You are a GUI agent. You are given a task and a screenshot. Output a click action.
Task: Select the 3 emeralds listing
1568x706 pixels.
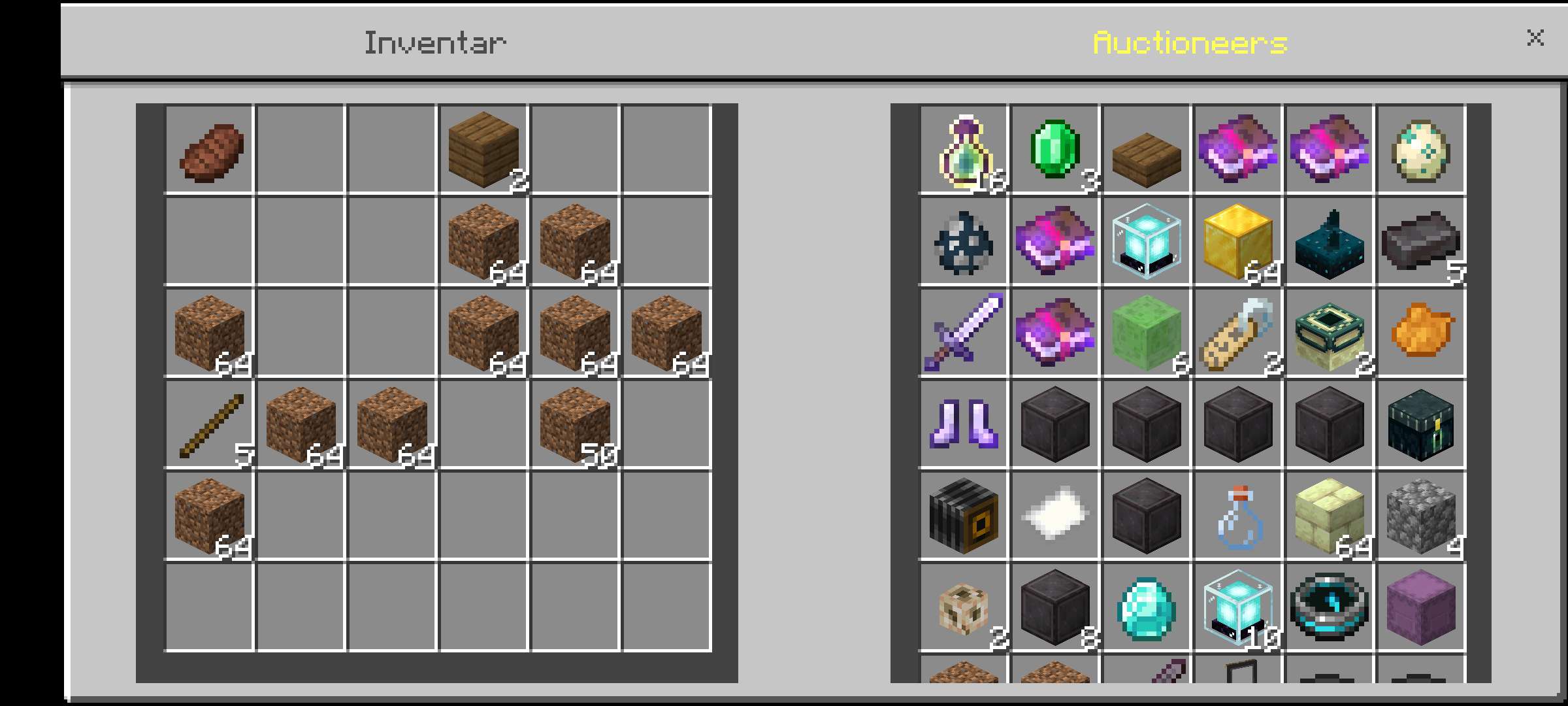(x=1055, y=150)
